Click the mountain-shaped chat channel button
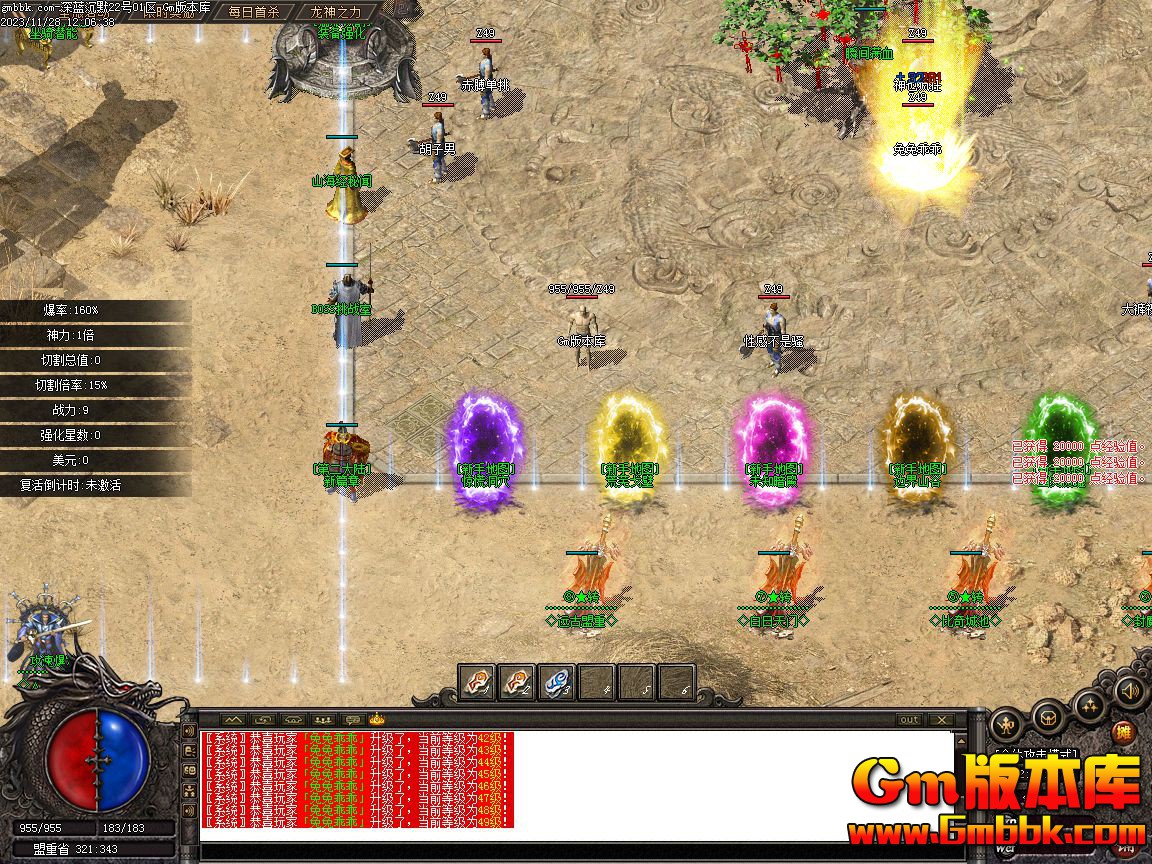This screenshot has height=864, width=1152. (233, 719)
